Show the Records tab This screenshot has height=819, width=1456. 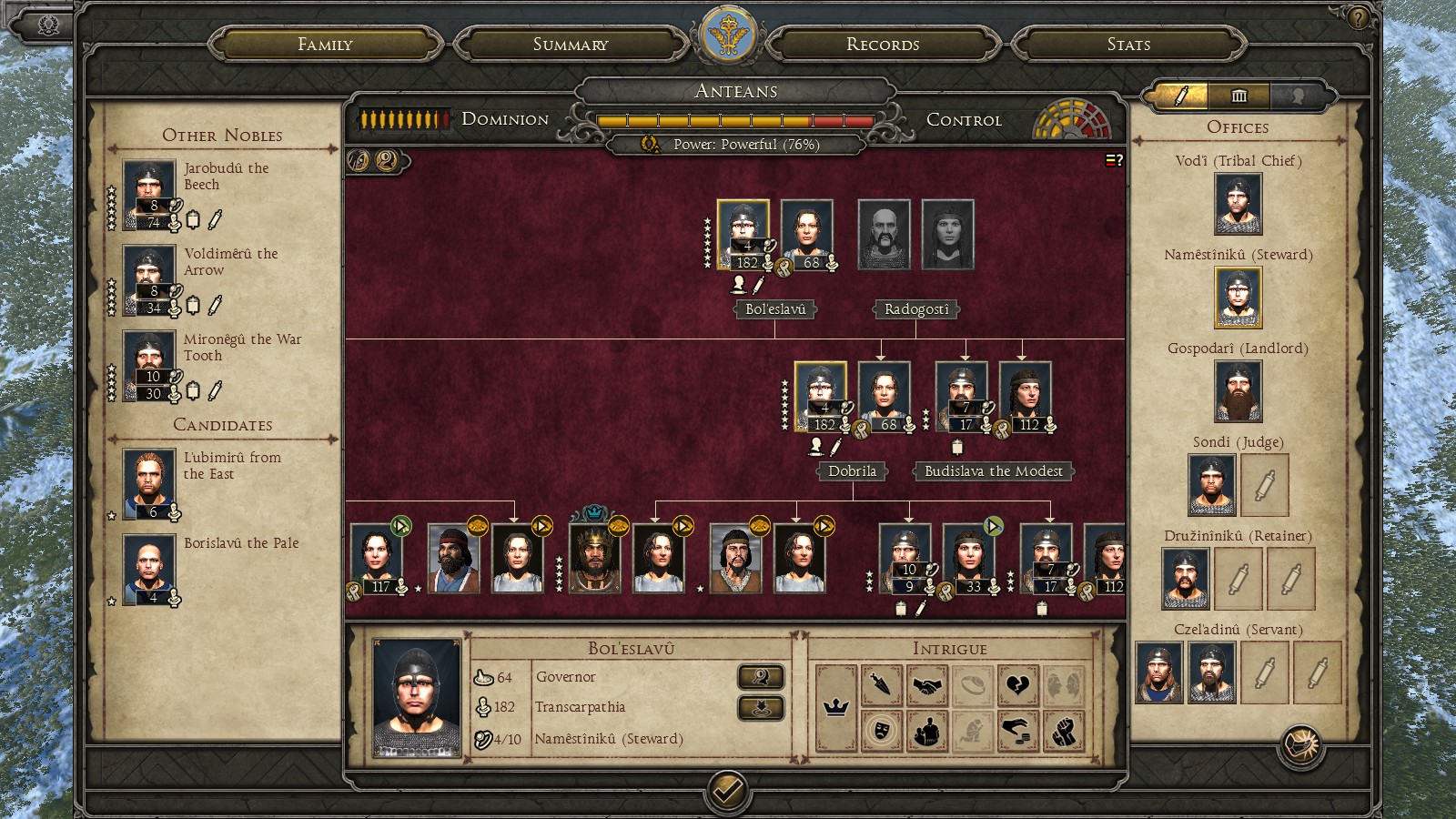click(883, 44)
